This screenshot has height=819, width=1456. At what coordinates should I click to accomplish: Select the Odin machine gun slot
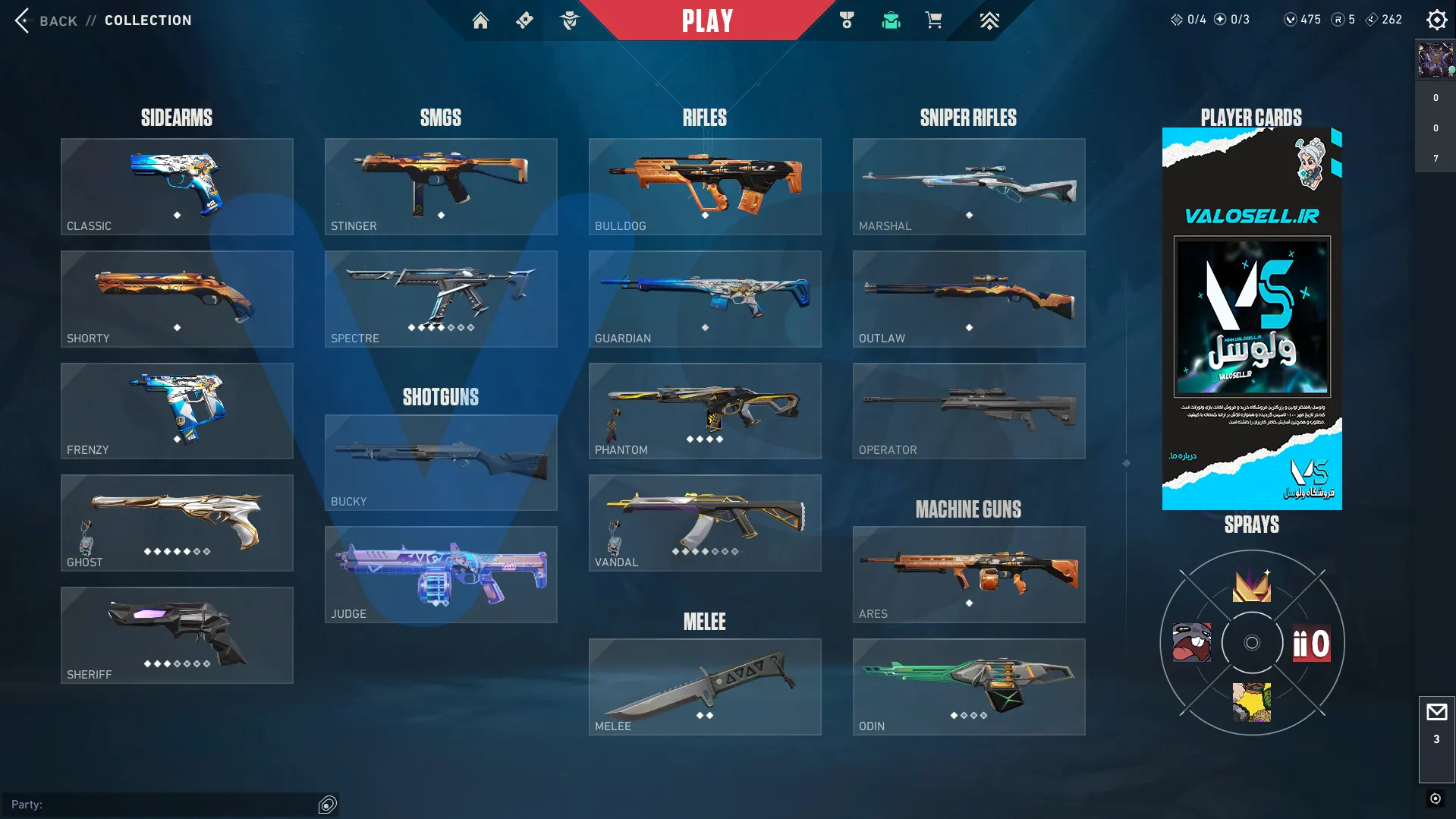tap(969, 687)
